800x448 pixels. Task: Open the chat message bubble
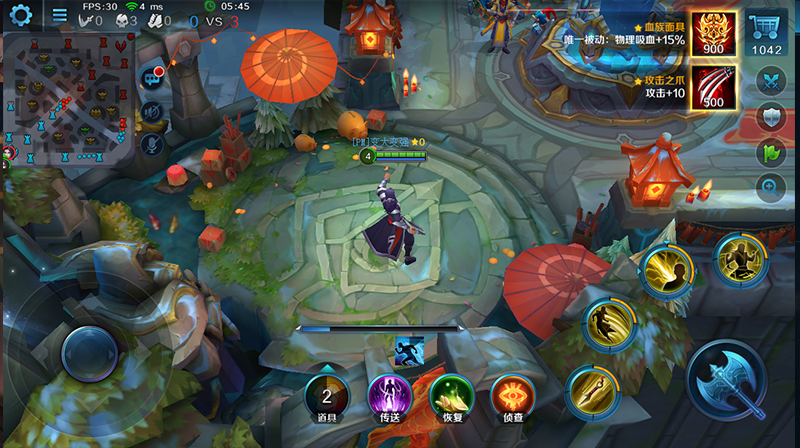(153, 78)
